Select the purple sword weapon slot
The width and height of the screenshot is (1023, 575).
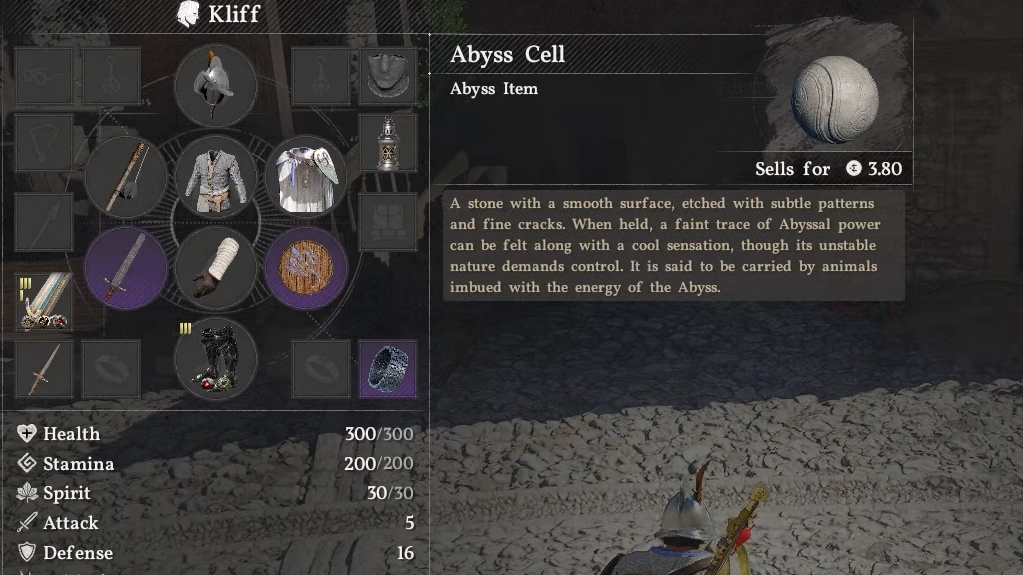pyautogui.click(x=126, y=267)
